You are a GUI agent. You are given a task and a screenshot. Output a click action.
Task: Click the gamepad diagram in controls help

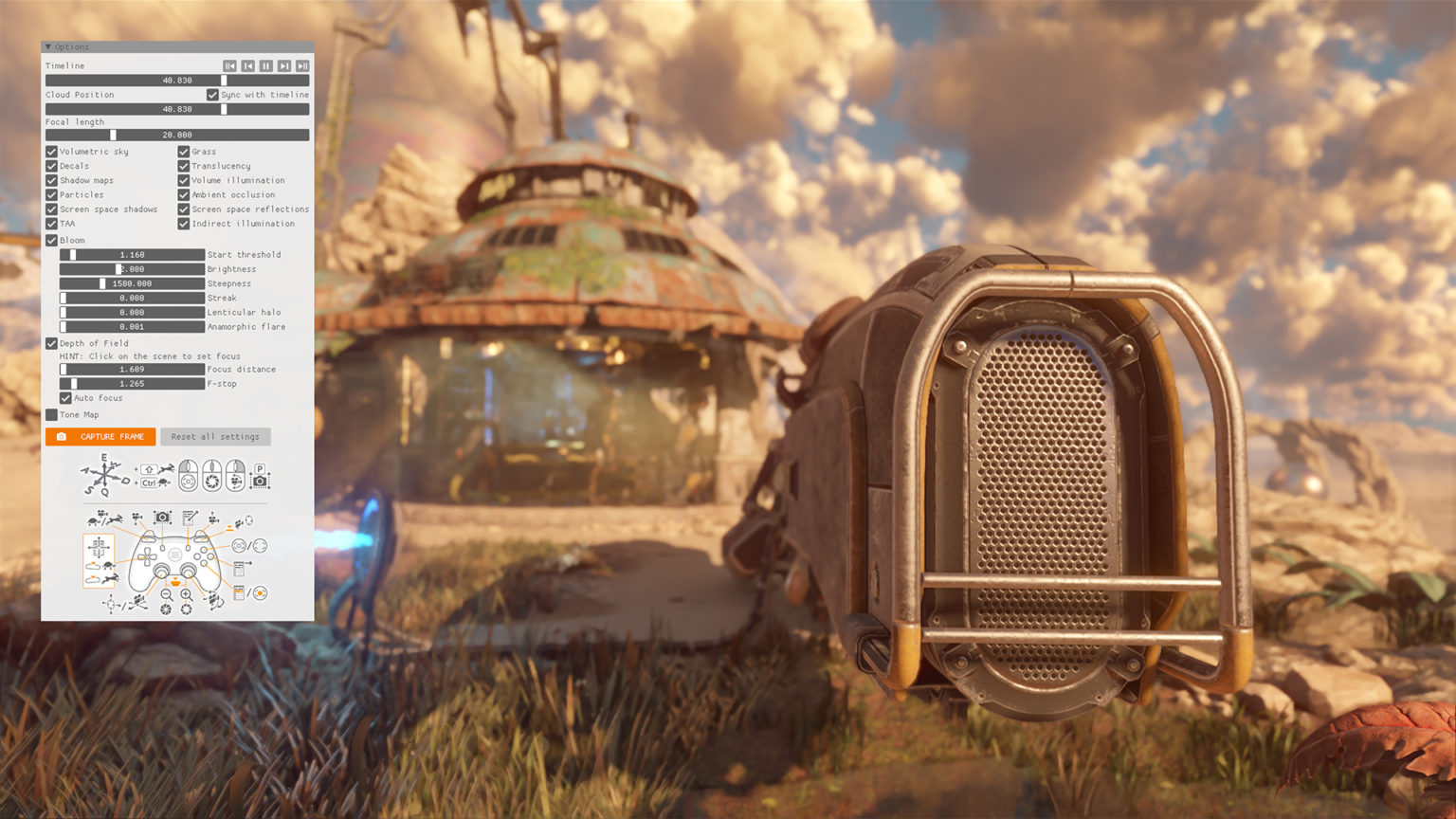coord(176,559)
